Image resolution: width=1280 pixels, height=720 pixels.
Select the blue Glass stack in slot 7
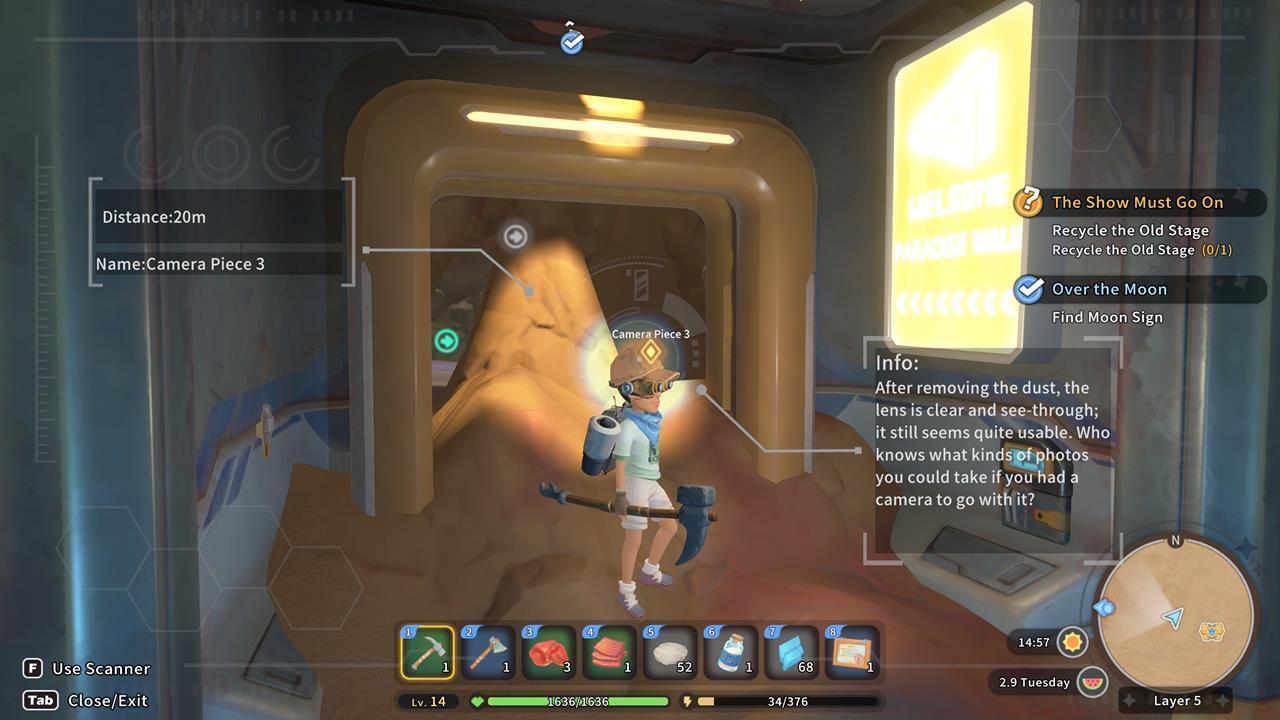click(x=792, y=652)
